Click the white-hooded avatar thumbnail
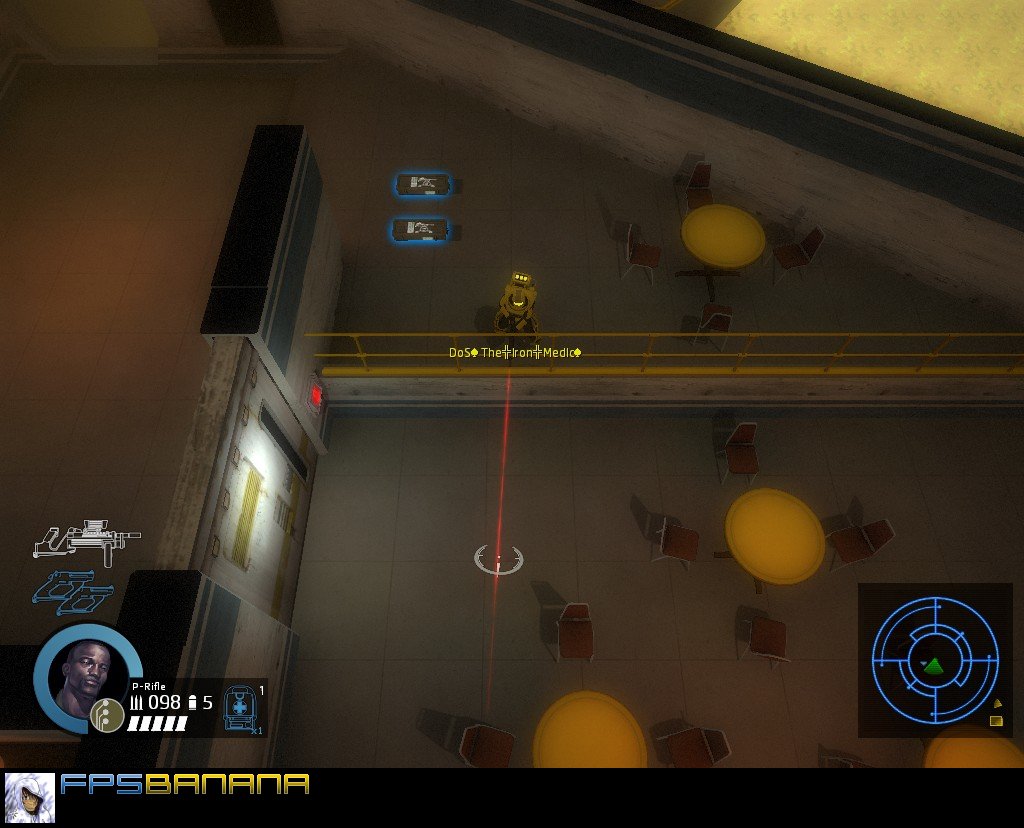 (29, 797)
